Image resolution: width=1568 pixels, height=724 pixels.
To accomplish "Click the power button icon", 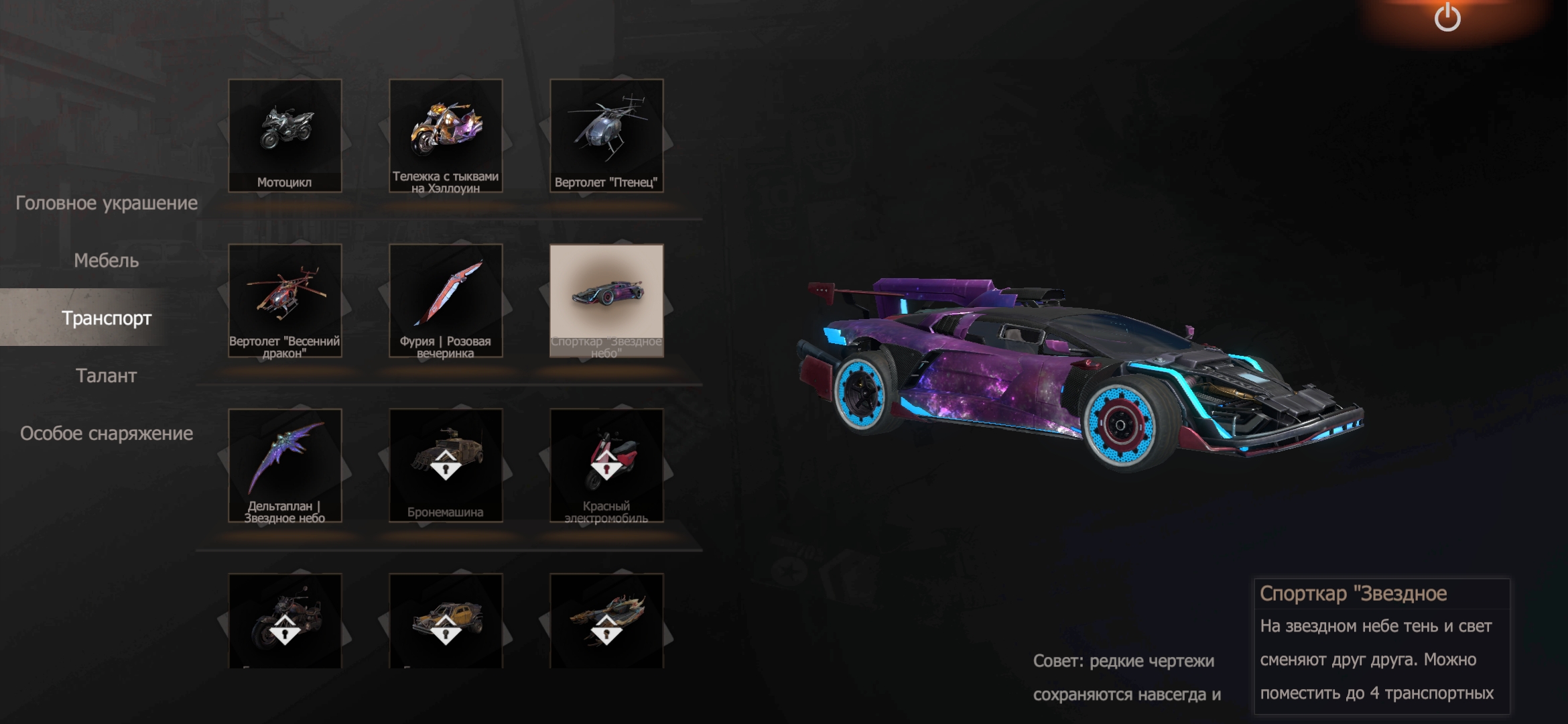I will tap(1447, 17).
